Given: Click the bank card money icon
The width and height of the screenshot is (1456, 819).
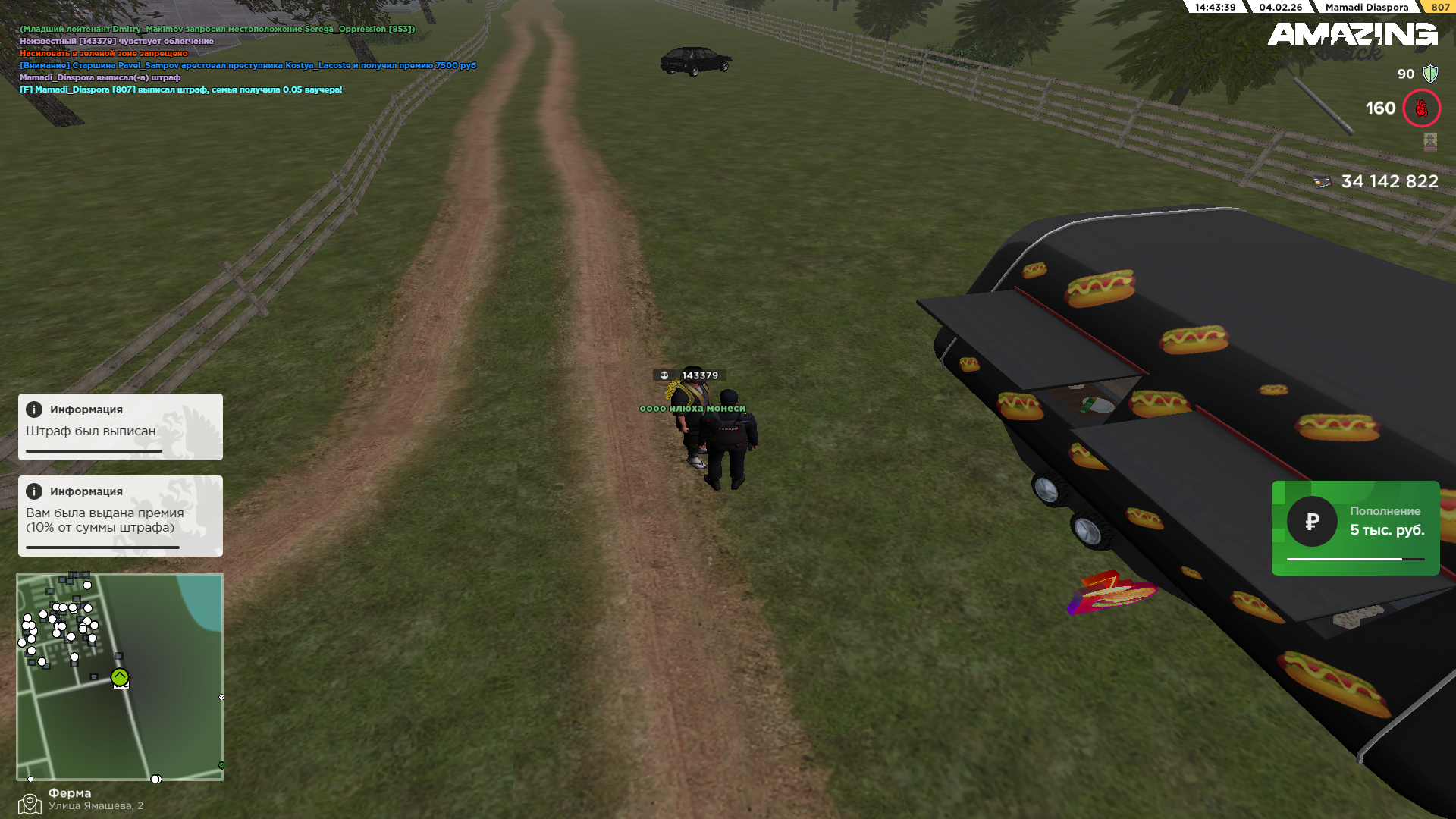Looking at the screenshot, I should pyautogui.click(x=1323, y=182).
